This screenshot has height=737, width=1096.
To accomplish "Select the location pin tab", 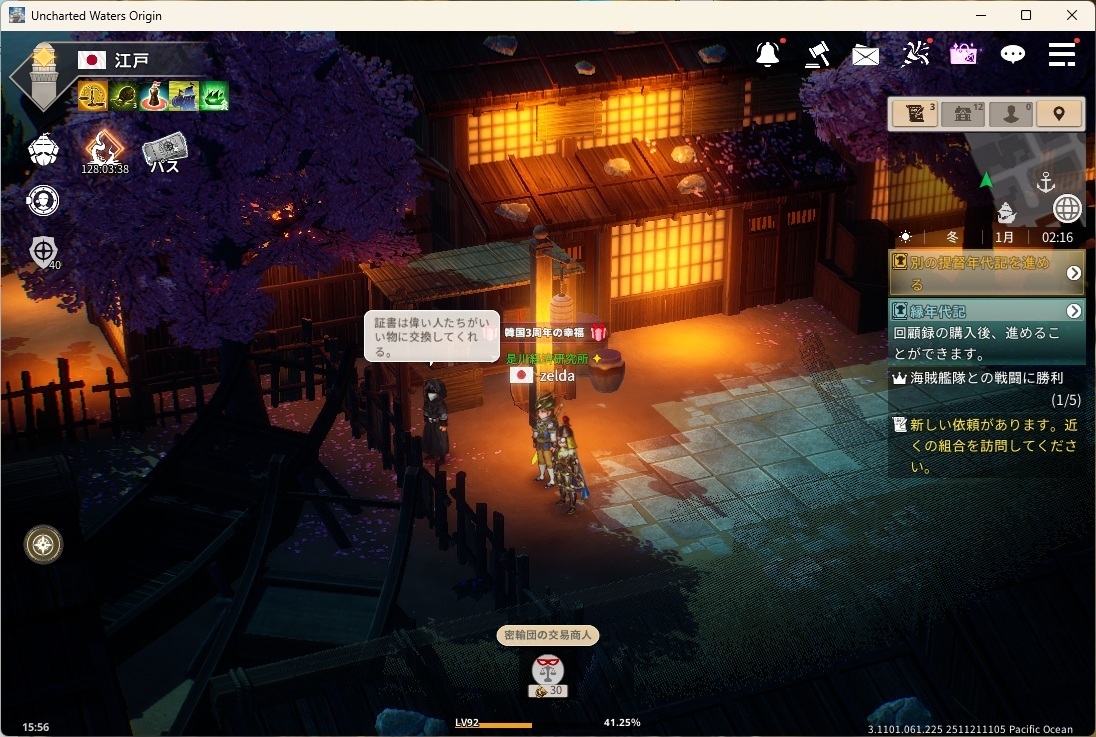I will point(1059,114).
